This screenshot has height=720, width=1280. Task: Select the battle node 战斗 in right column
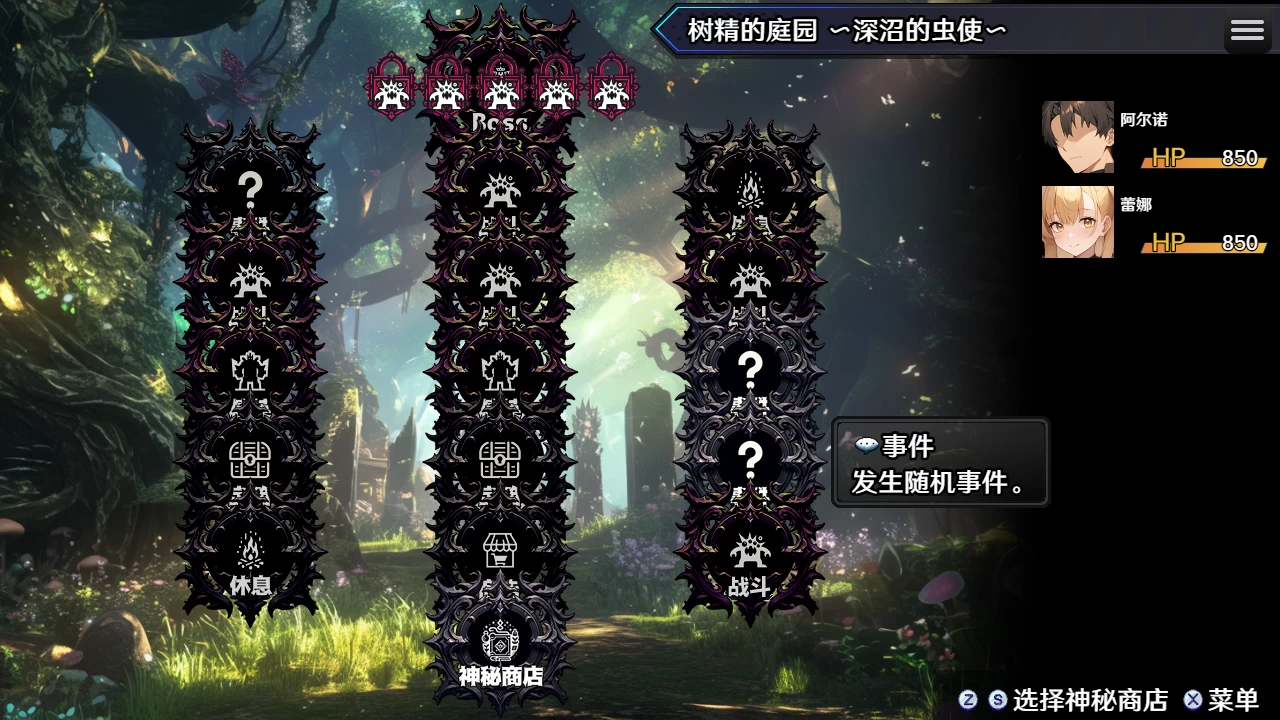751,552
